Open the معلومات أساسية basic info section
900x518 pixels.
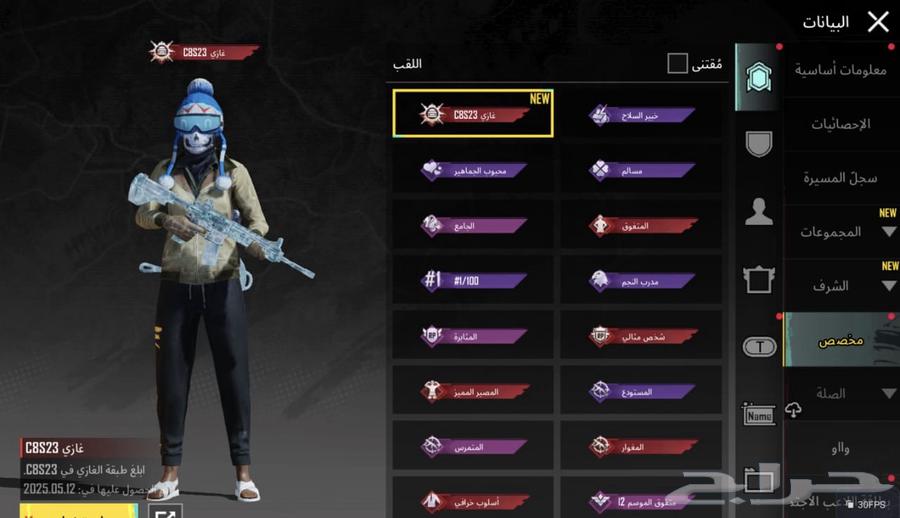(x=840, y=70)
